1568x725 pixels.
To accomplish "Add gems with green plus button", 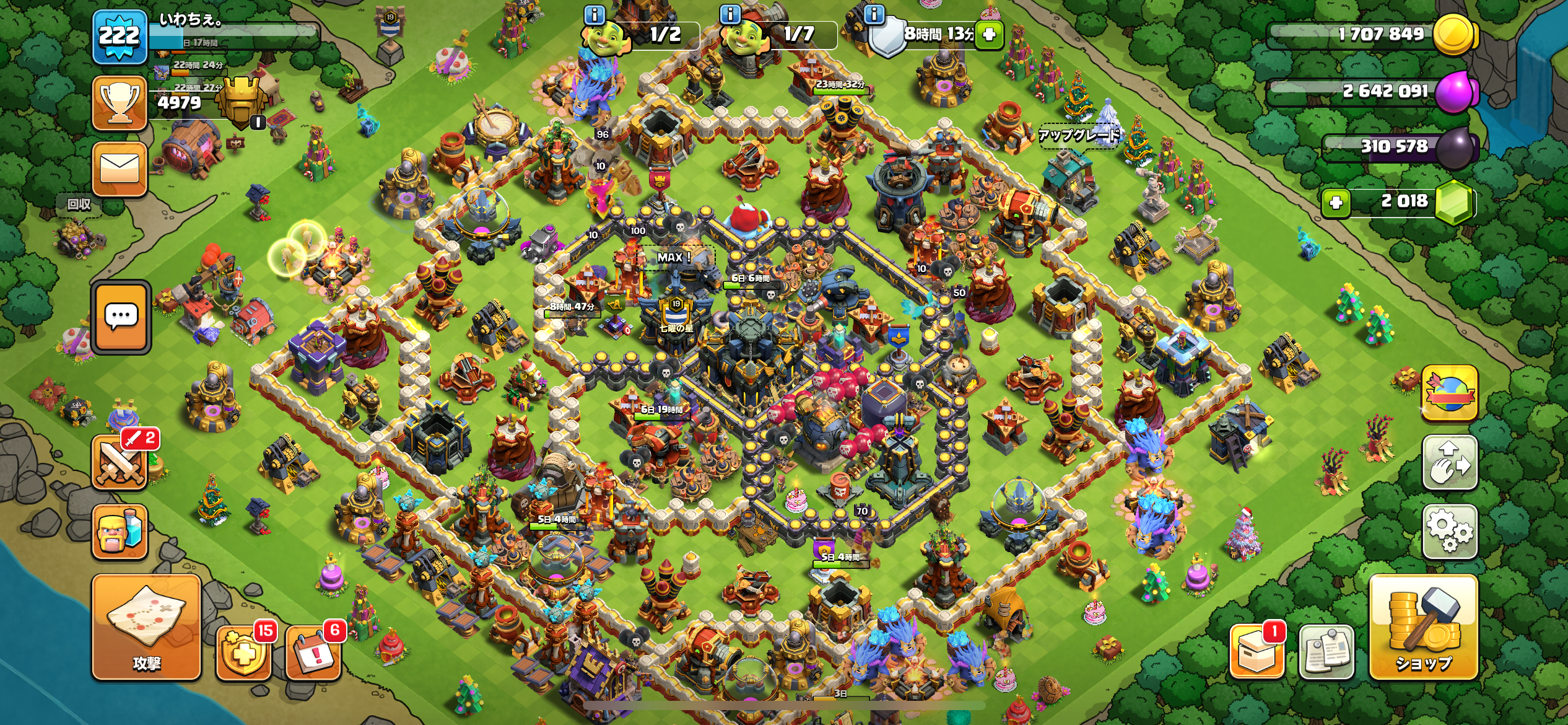I will click(x=1336, y=203).
